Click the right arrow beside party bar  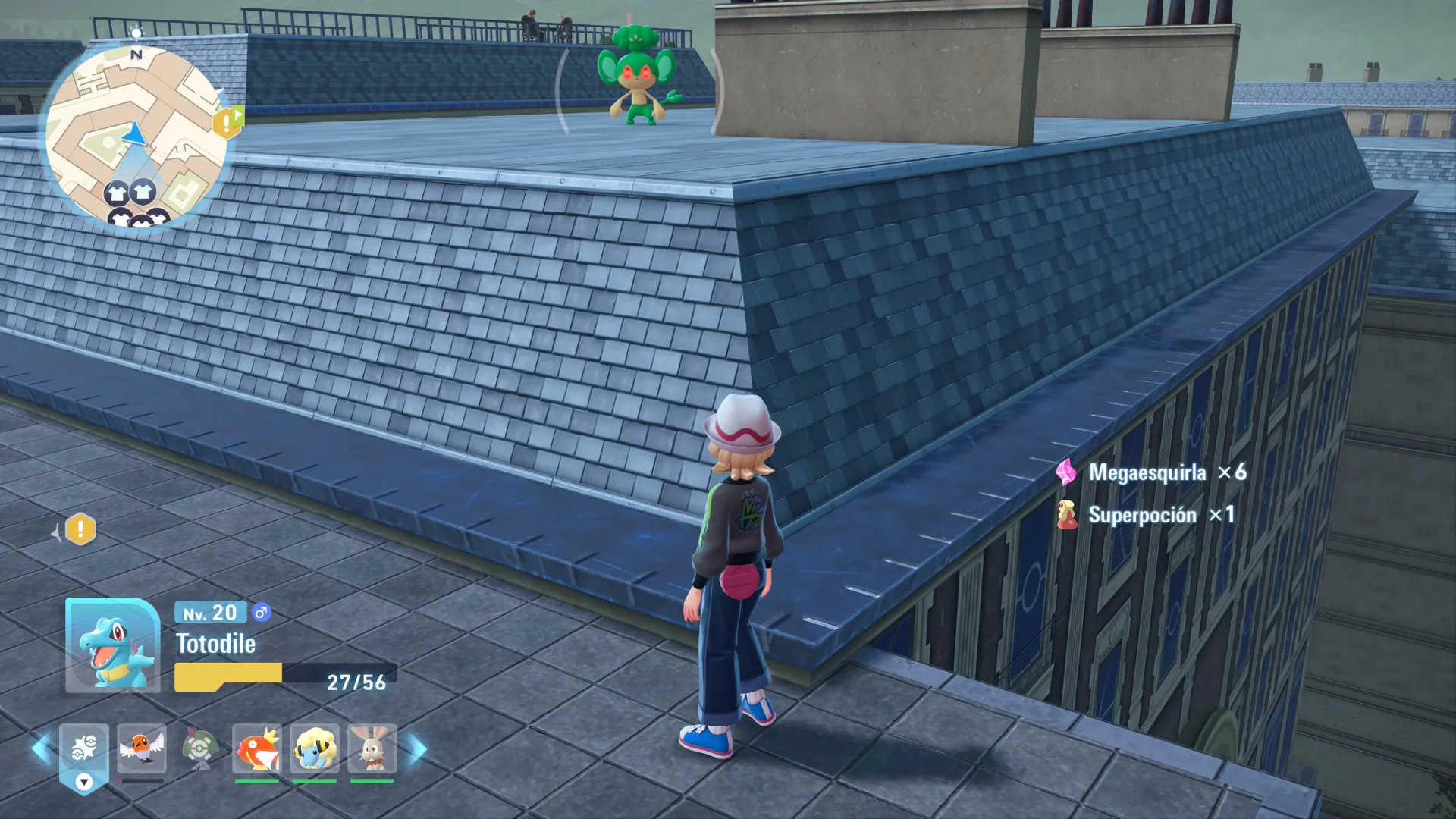(419, 749)
